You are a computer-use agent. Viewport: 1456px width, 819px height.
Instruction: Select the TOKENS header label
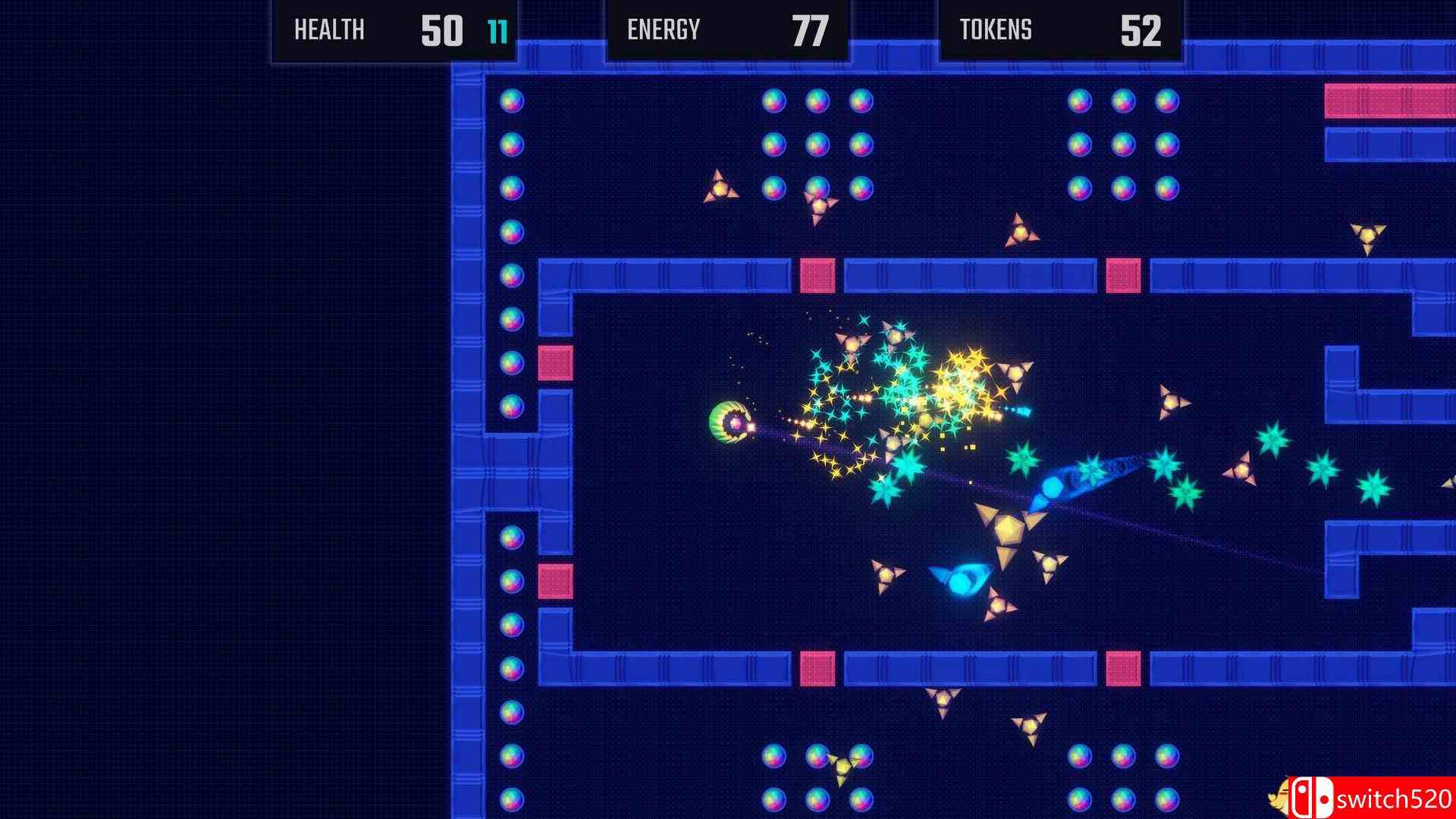tap(994, 30)
